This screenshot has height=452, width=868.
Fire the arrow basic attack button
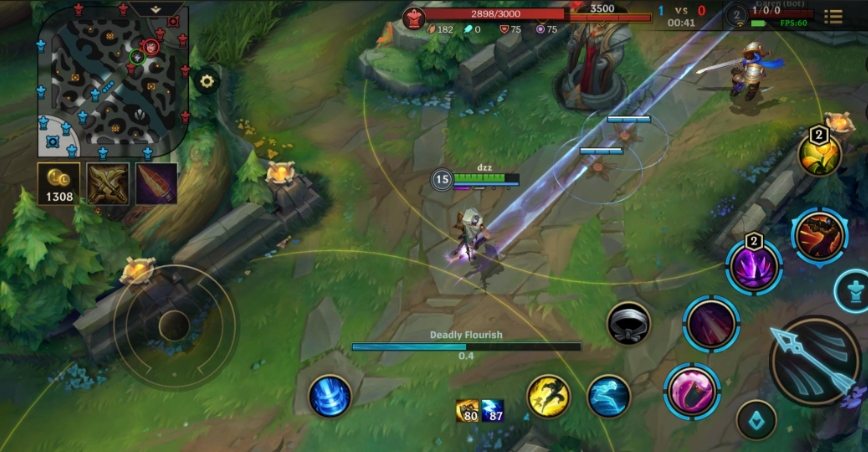pos(815,361)
